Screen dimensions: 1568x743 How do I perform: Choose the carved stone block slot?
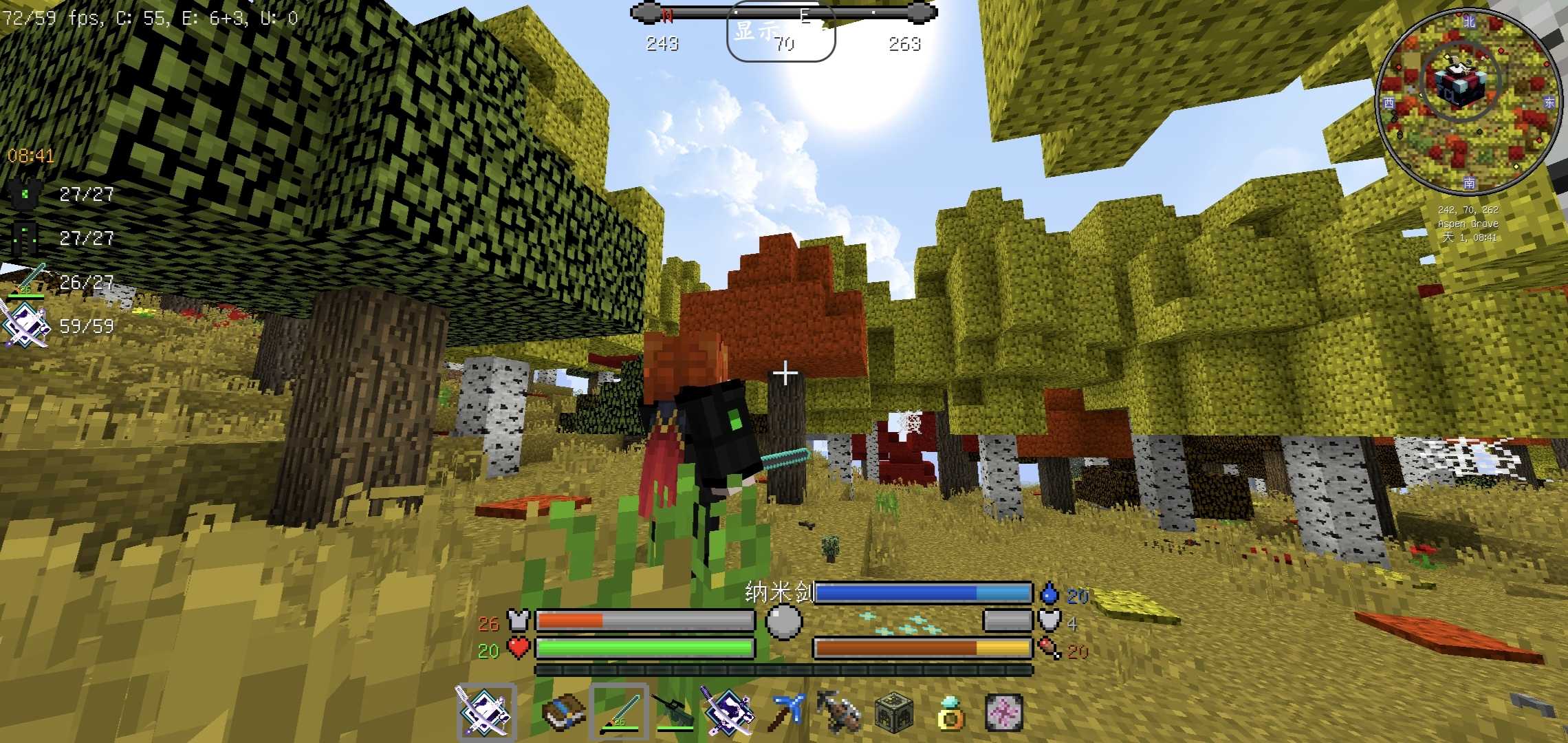894,712
